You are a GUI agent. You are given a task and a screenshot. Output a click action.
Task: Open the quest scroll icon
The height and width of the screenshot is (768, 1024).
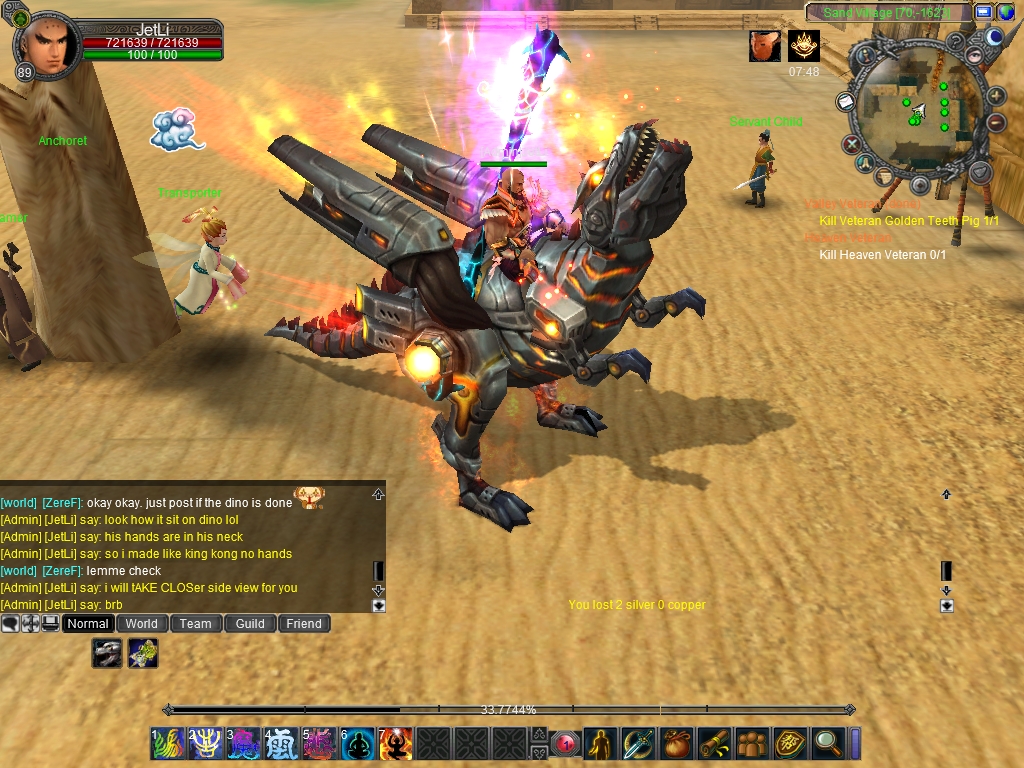[714, 743]
